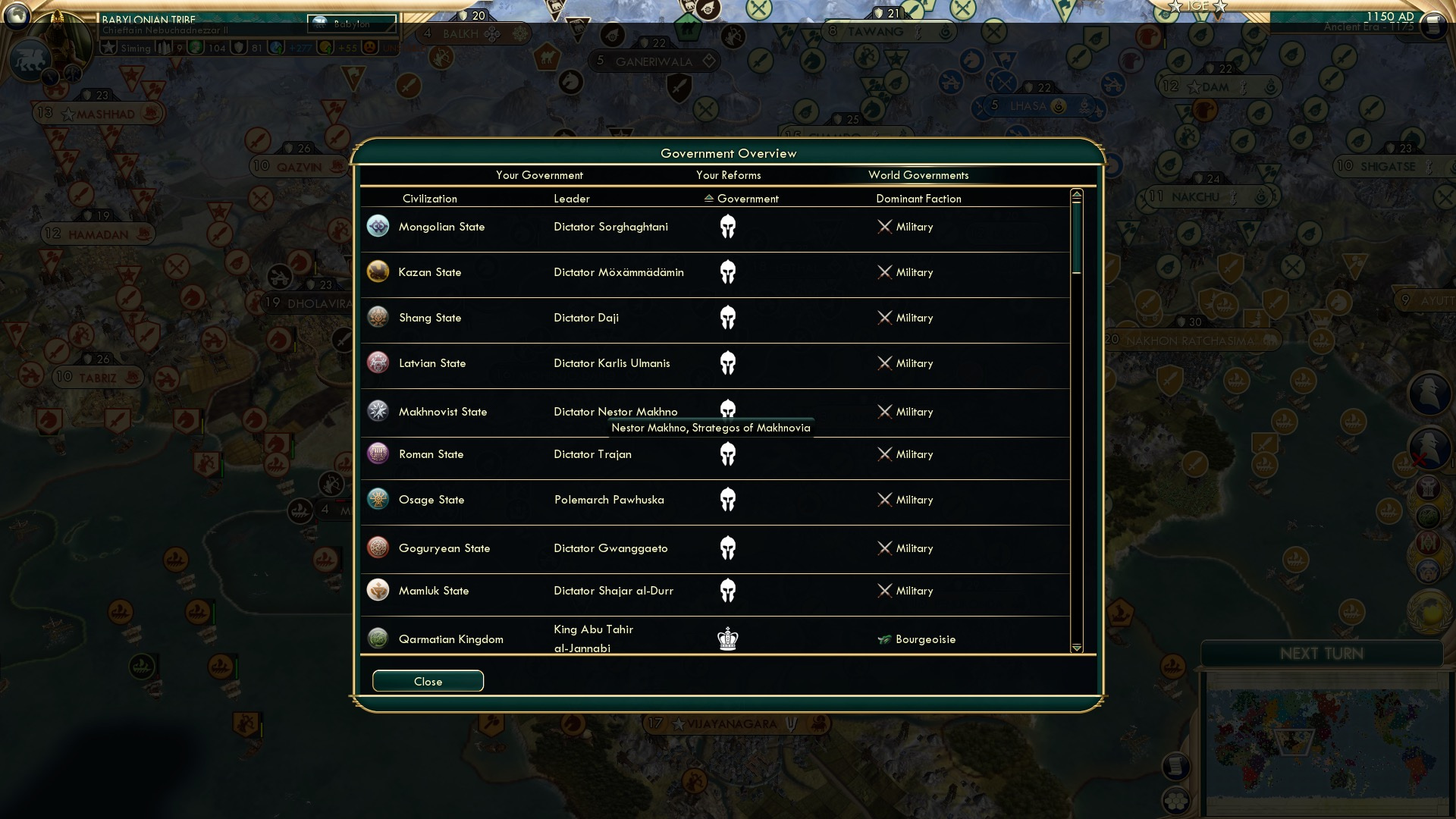This screenshot has height=819, width=1456.
Task: Switch to the Your Reforms tab
Action: pos(729,175)
